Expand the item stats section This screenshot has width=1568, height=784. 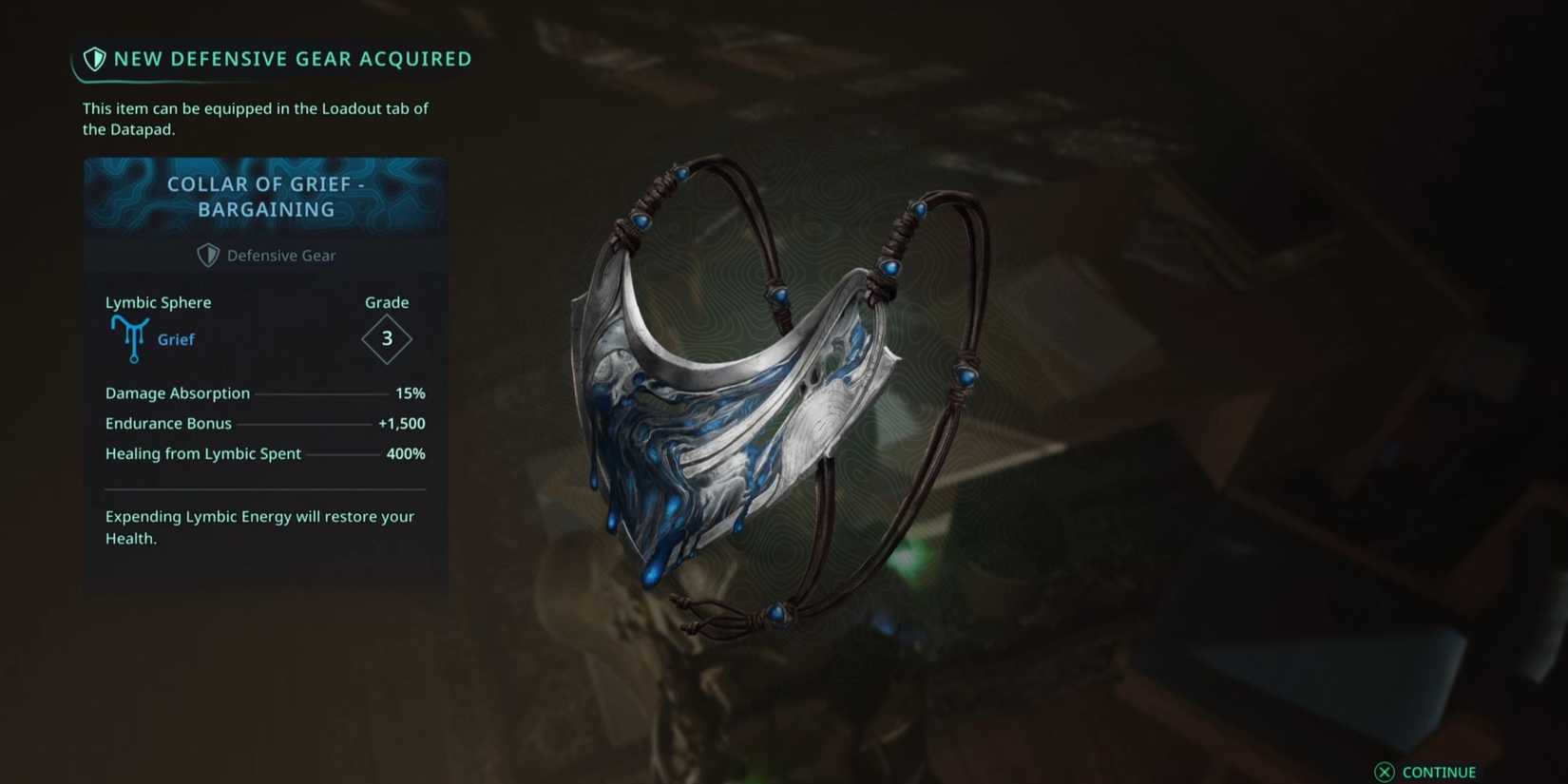[264, 423]
